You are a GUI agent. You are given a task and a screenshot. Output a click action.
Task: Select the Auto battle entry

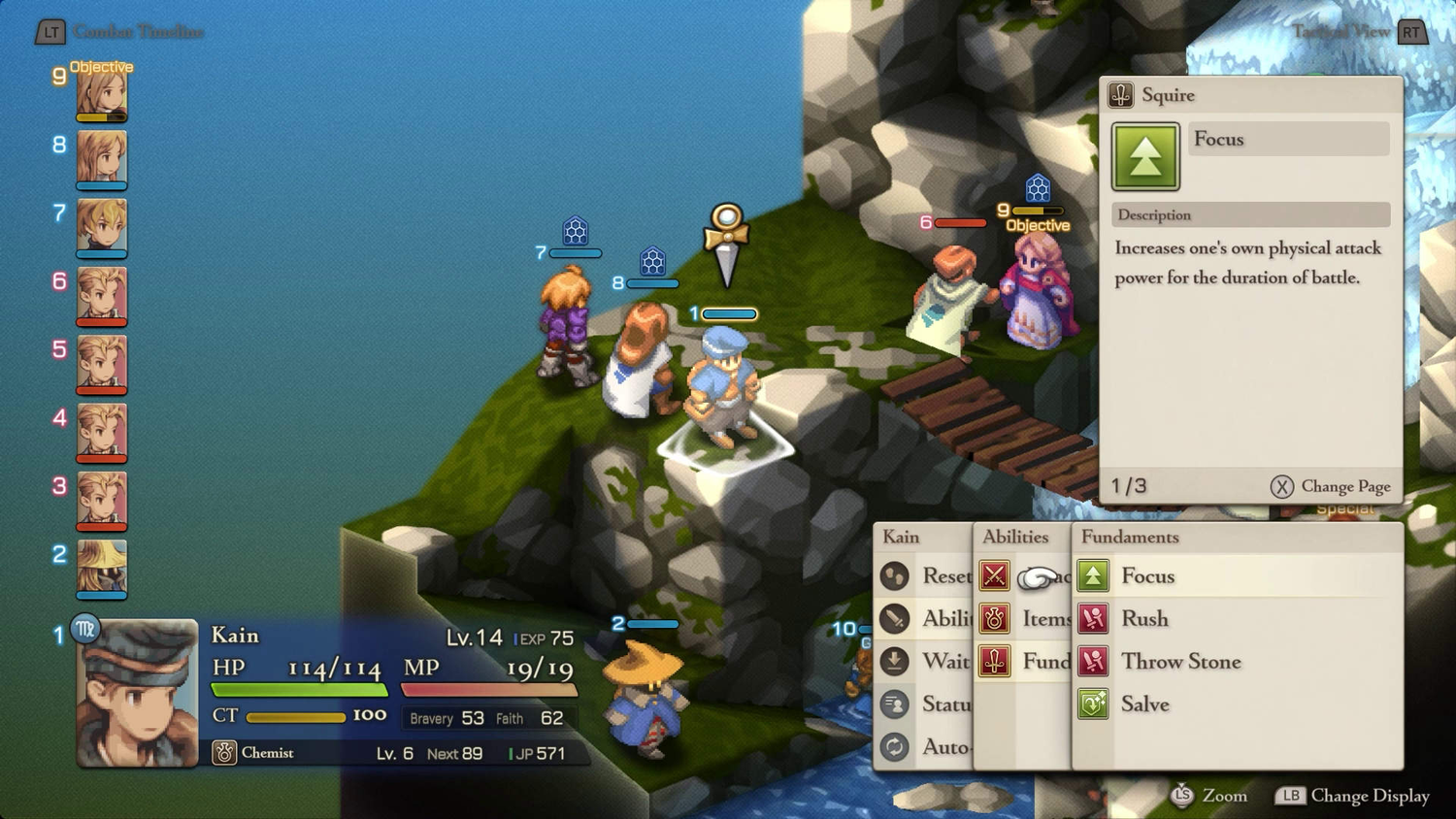click(924, 747)
